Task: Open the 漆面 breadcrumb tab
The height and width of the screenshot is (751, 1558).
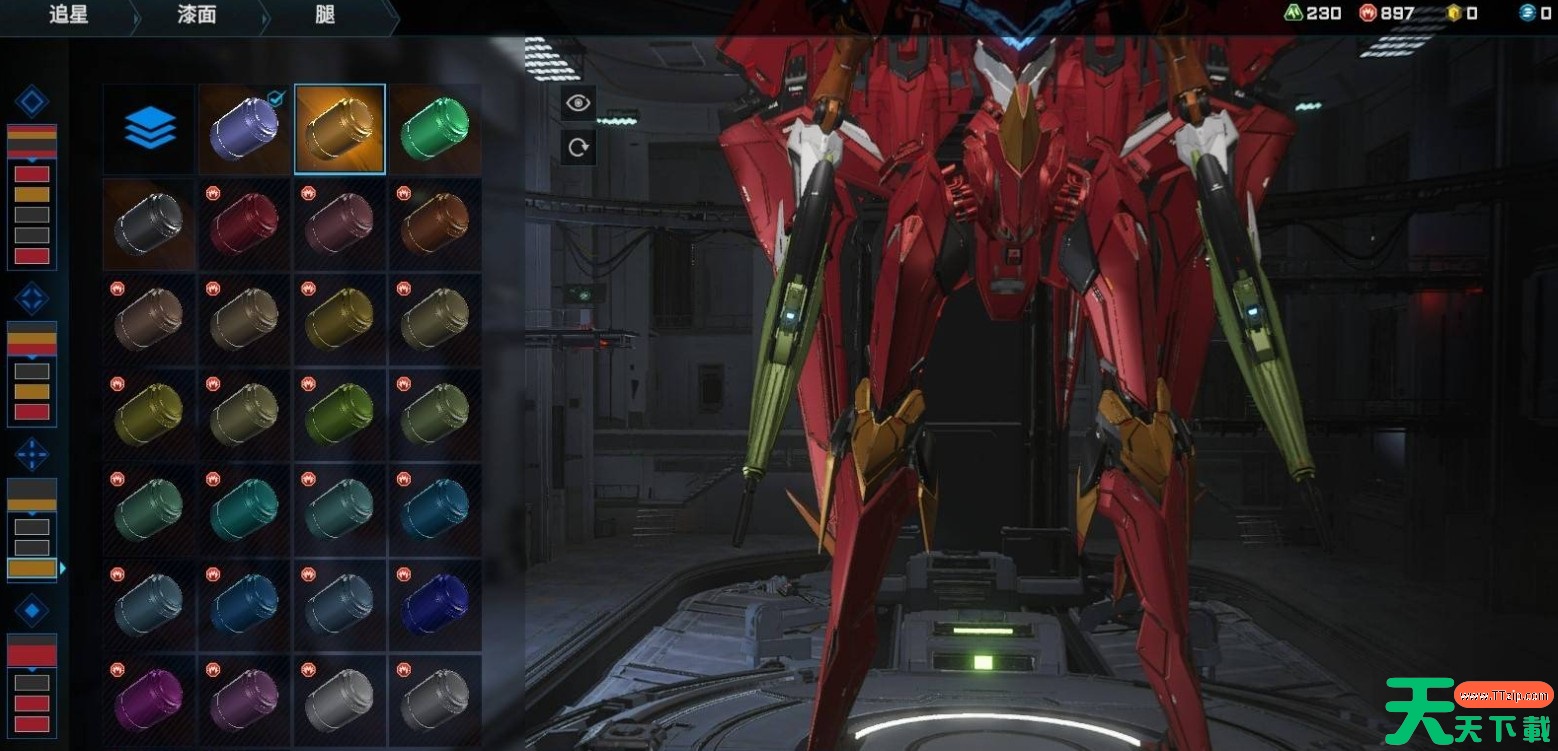Action: (196, 15)
